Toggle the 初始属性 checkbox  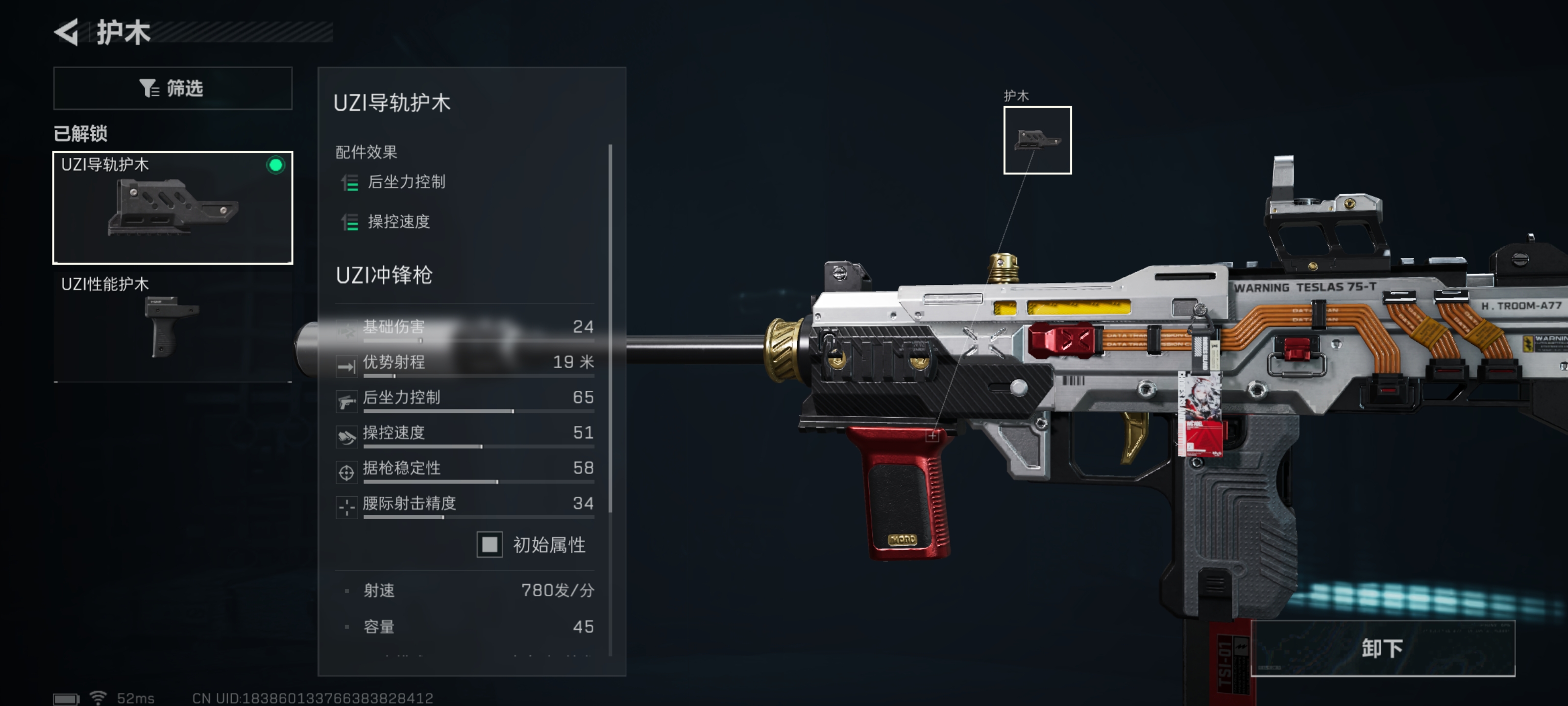[x=490, y=544]
